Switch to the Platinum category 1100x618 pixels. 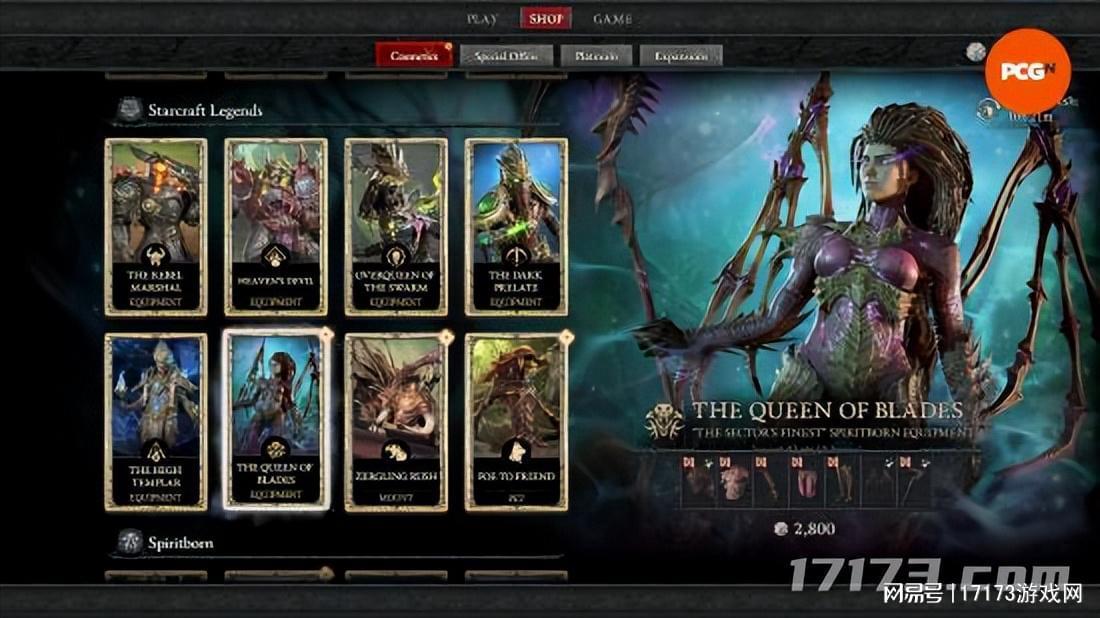[595, 56]
